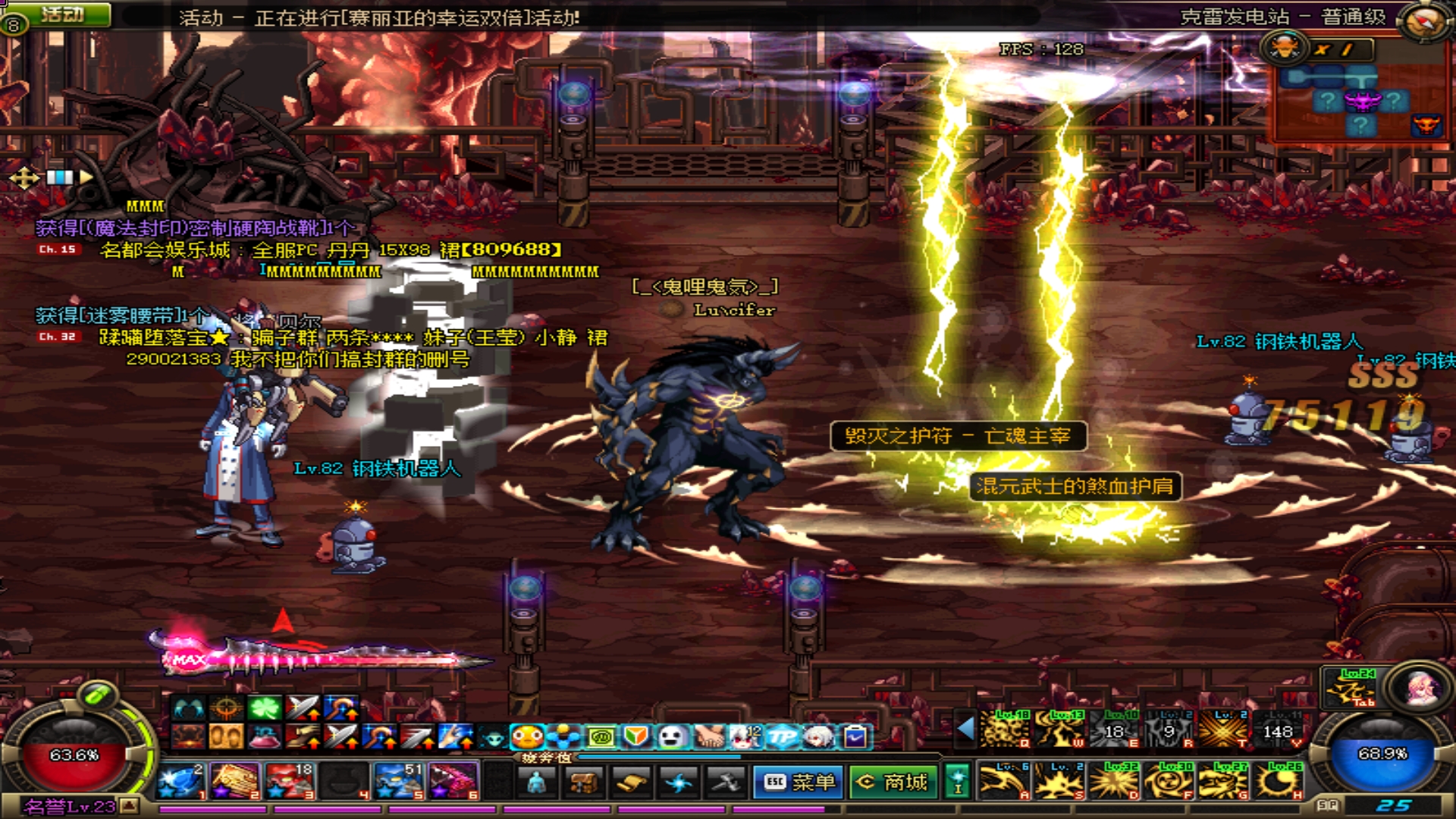Use the blue gem item in slot 1
The width and height of the screenshot is (1456, 819).
[181, 781]
